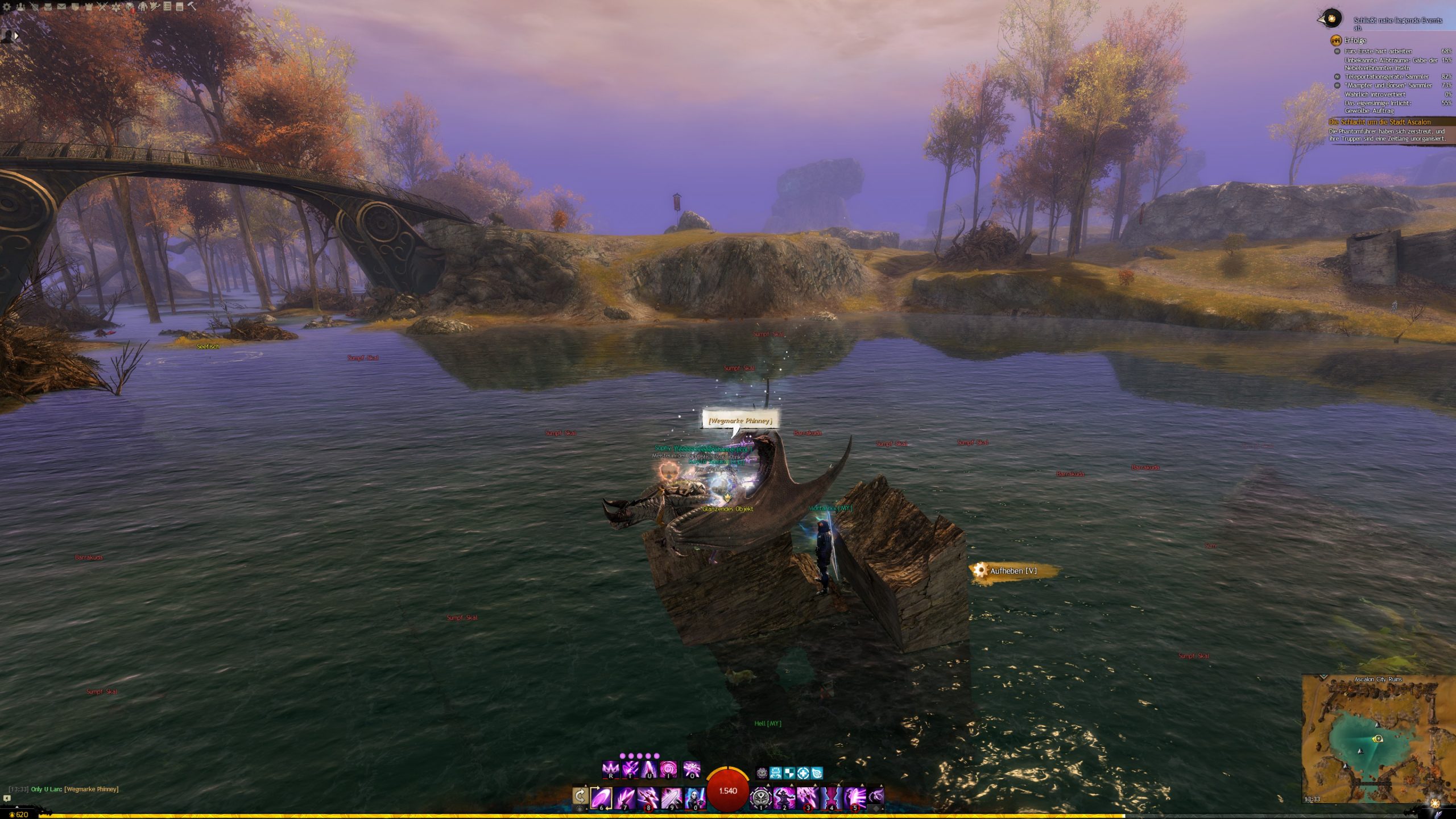Image resolution: width=1456 pixels, height=819 pixels.
Task: Activate the masked figure skill on 0
Action: click(x=694, y=797)
